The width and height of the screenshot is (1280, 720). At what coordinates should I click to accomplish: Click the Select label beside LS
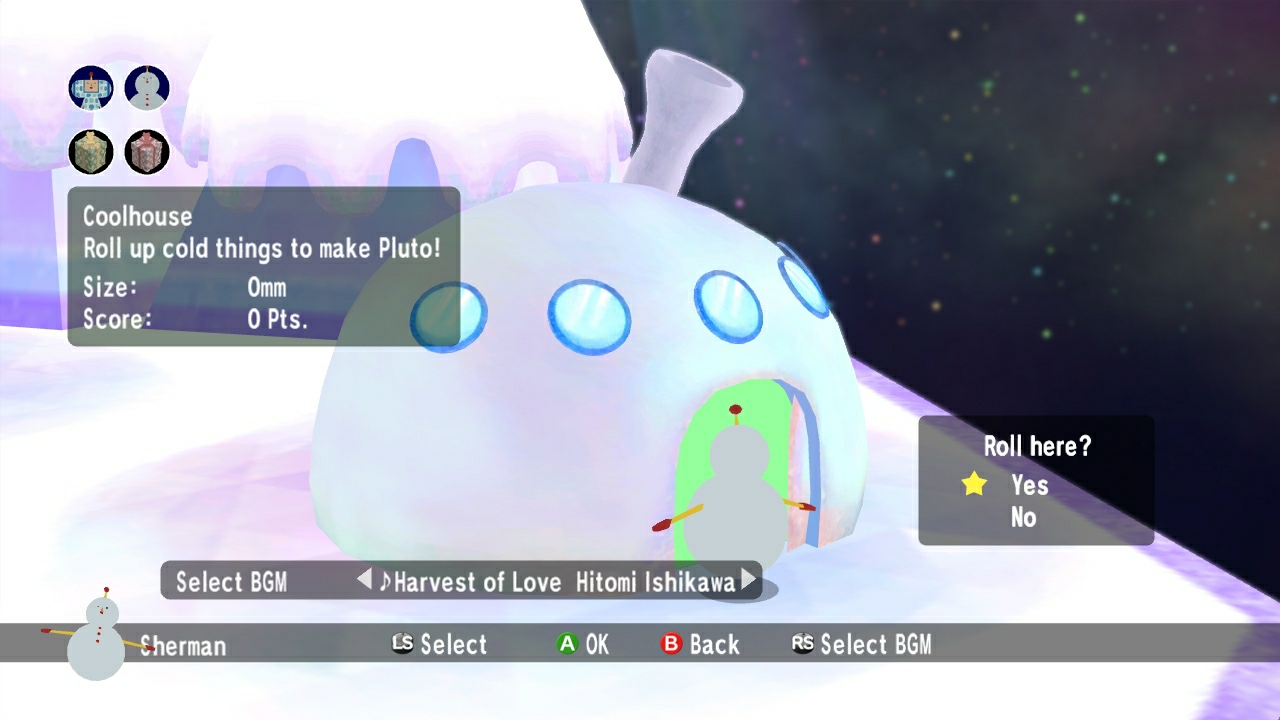(x=455, y=644)
